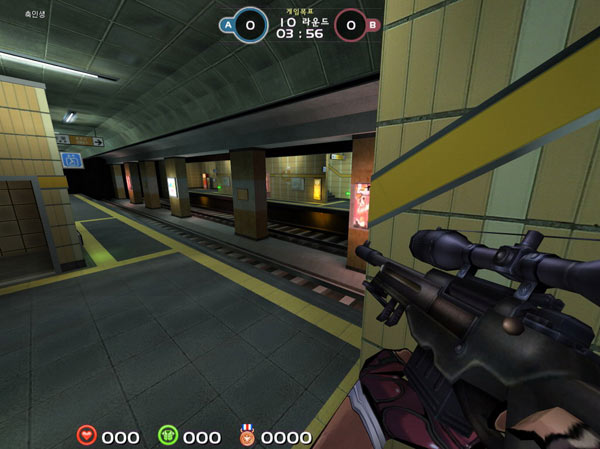This screenshot has width=600, height=449.
Task: Click the red heart health icon
Action: point(87,436)
